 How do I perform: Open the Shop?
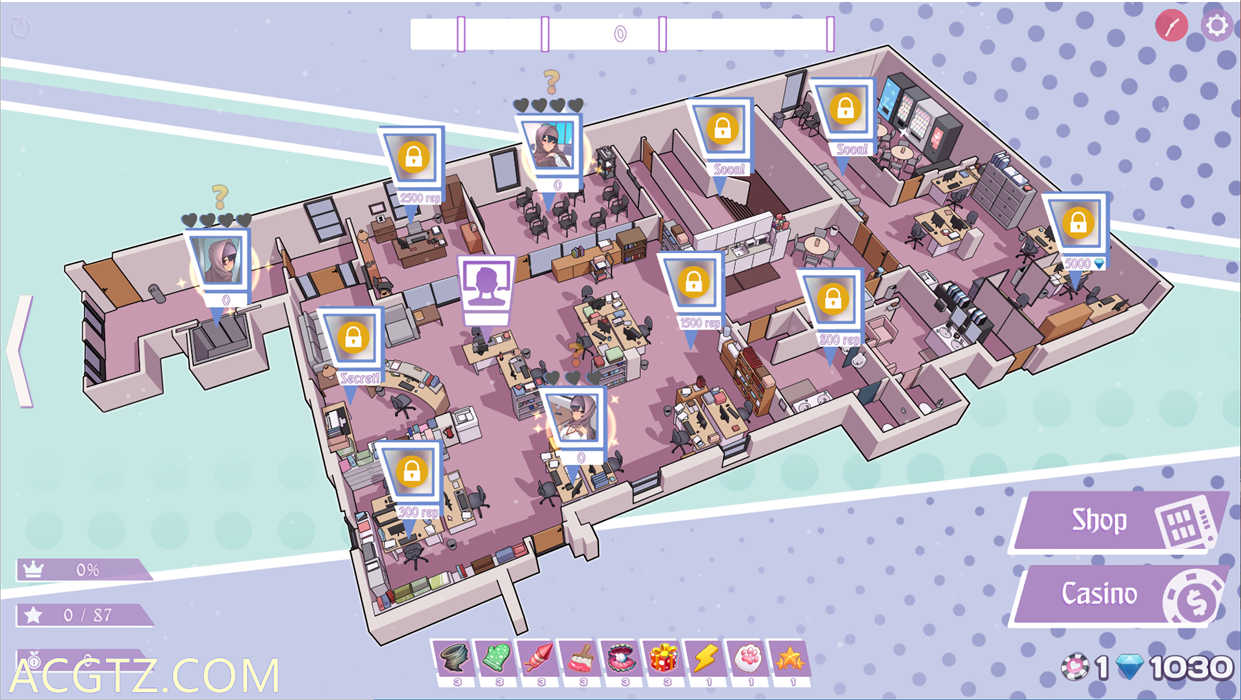pyautogui.click(x=1118, y=521)
